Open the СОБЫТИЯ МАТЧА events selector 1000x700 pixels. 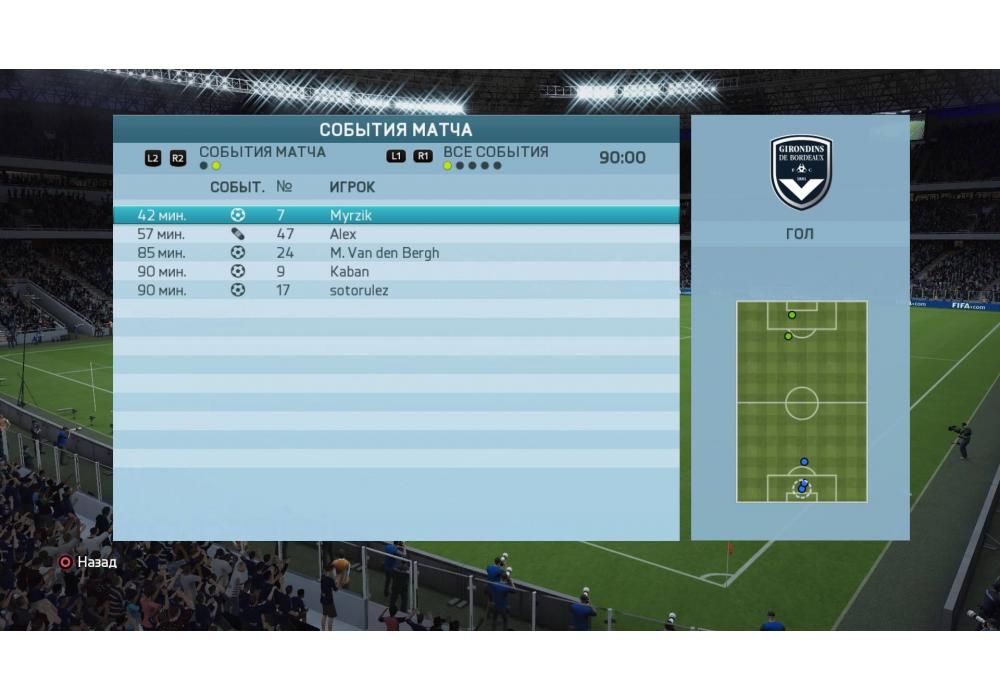tap(262, 153)
